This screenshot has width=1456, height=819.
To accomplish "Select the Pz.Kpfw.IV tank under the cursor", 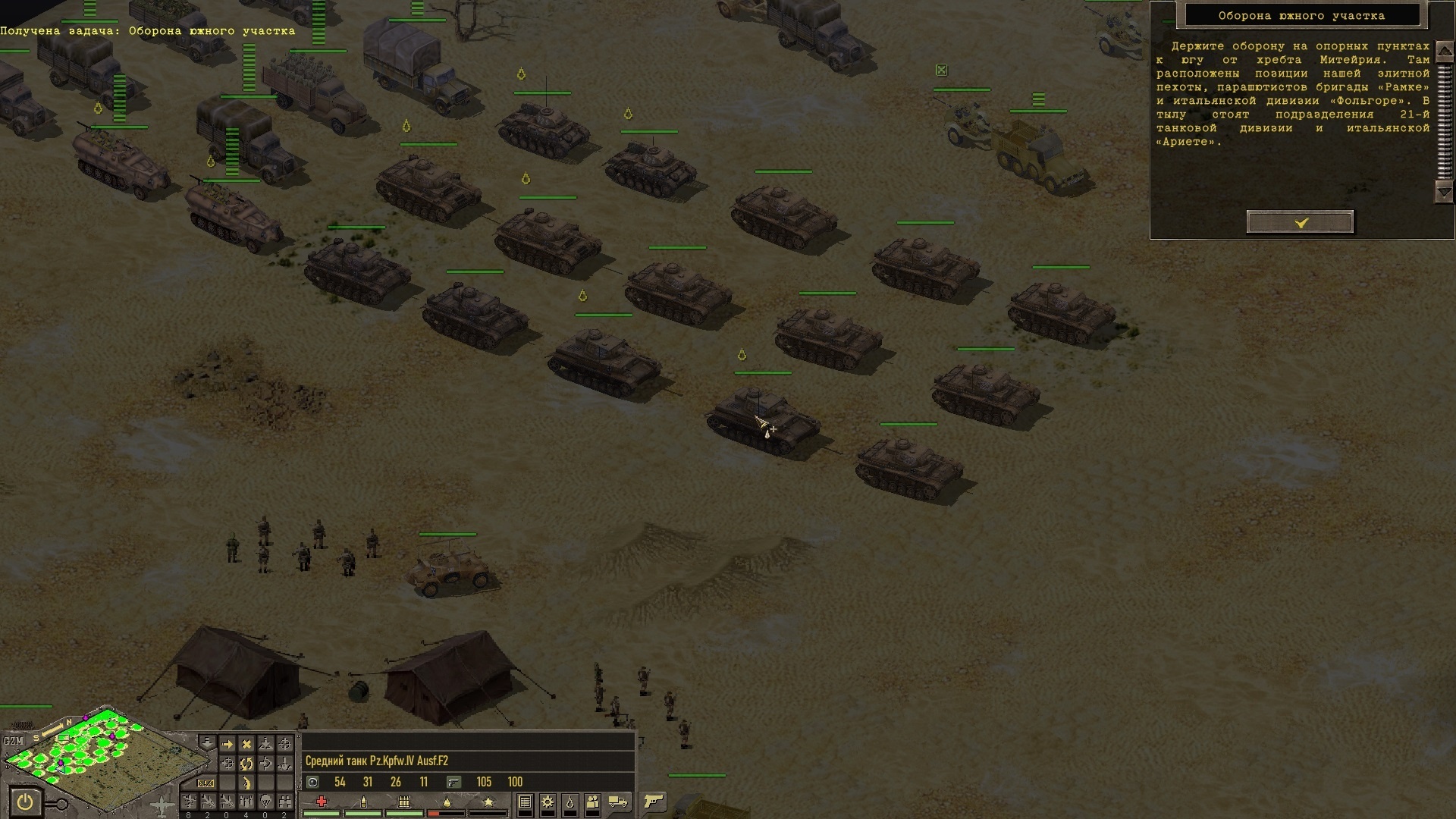I will 761,421.
